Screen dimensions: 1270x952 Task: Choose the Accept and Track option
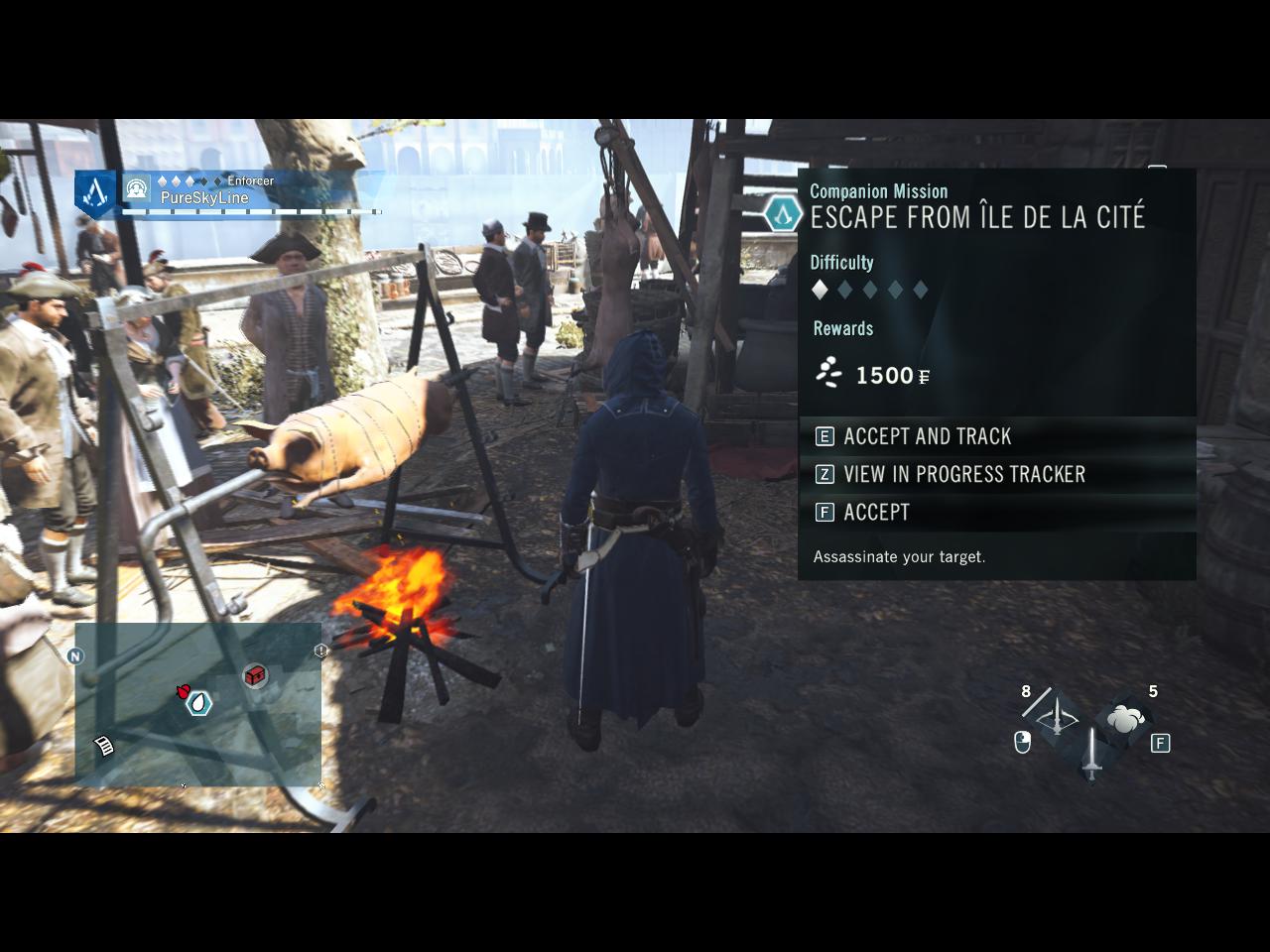tap(927, 436)
